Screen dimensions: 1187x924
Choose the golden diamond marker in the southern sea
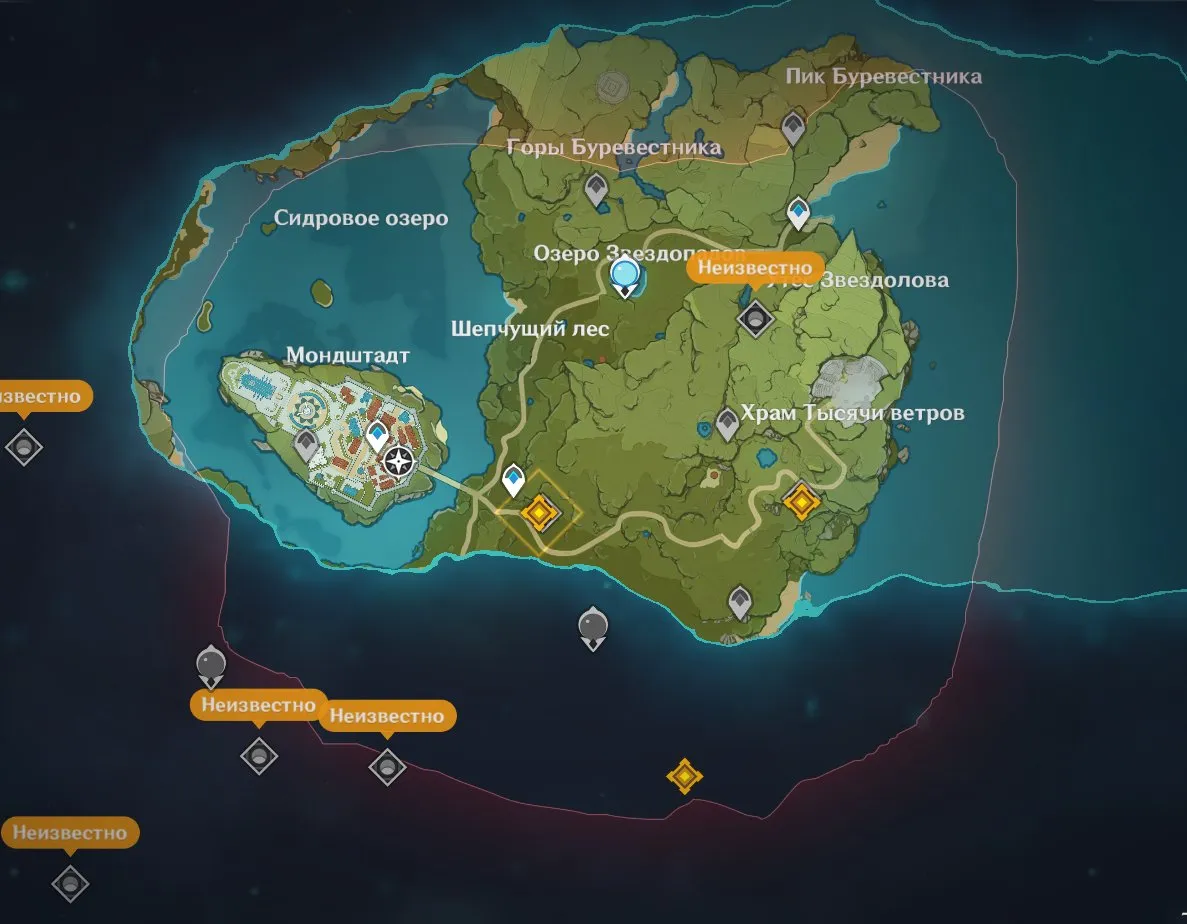pyautogui.click(x=684, y=775)
